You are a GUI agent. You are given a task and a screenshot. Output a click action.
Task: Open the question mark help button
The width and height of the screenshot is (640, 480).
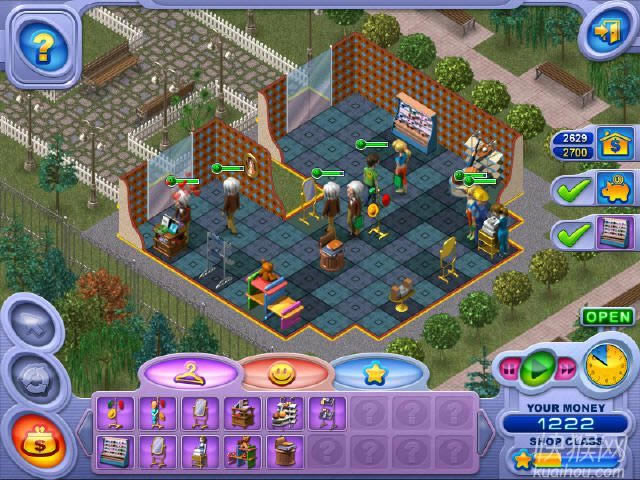[x=42, y=44]
